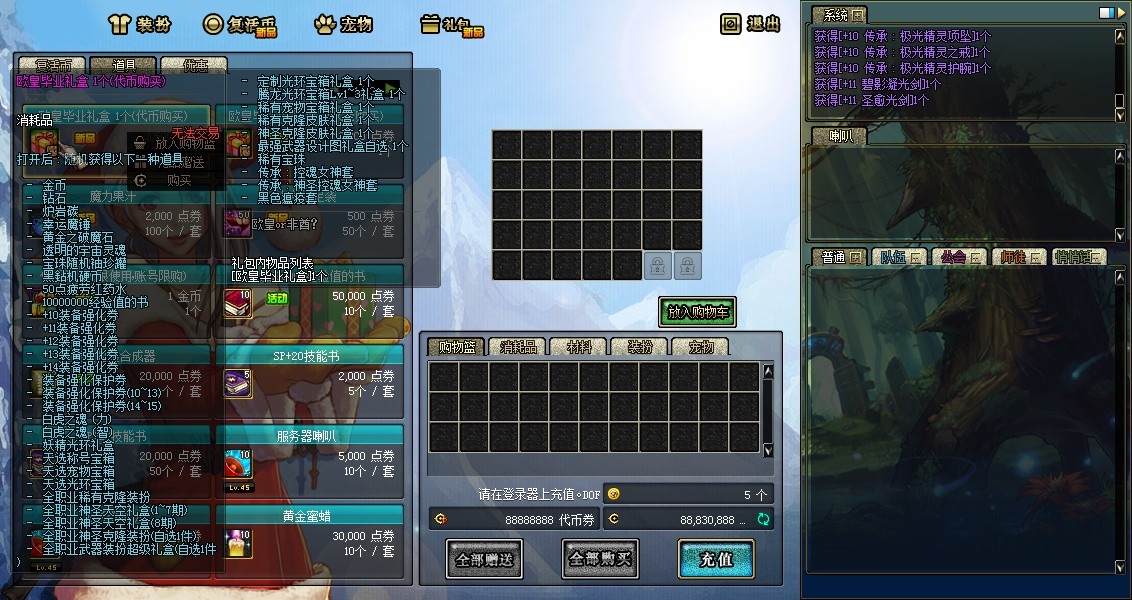Click the 充值 recharge button
1132x600 pixels.
point(716,559)
